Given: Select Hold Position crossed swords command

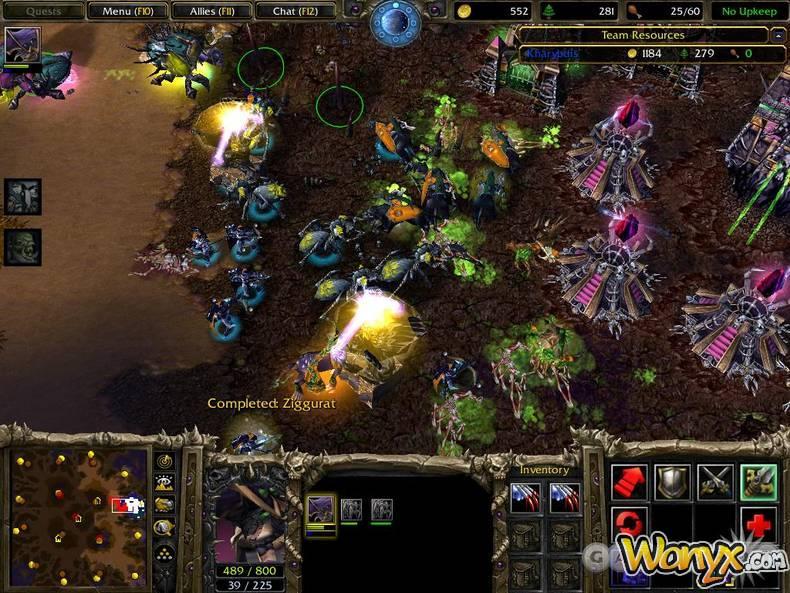Looking at the screenshot, I should pos(716,481).
